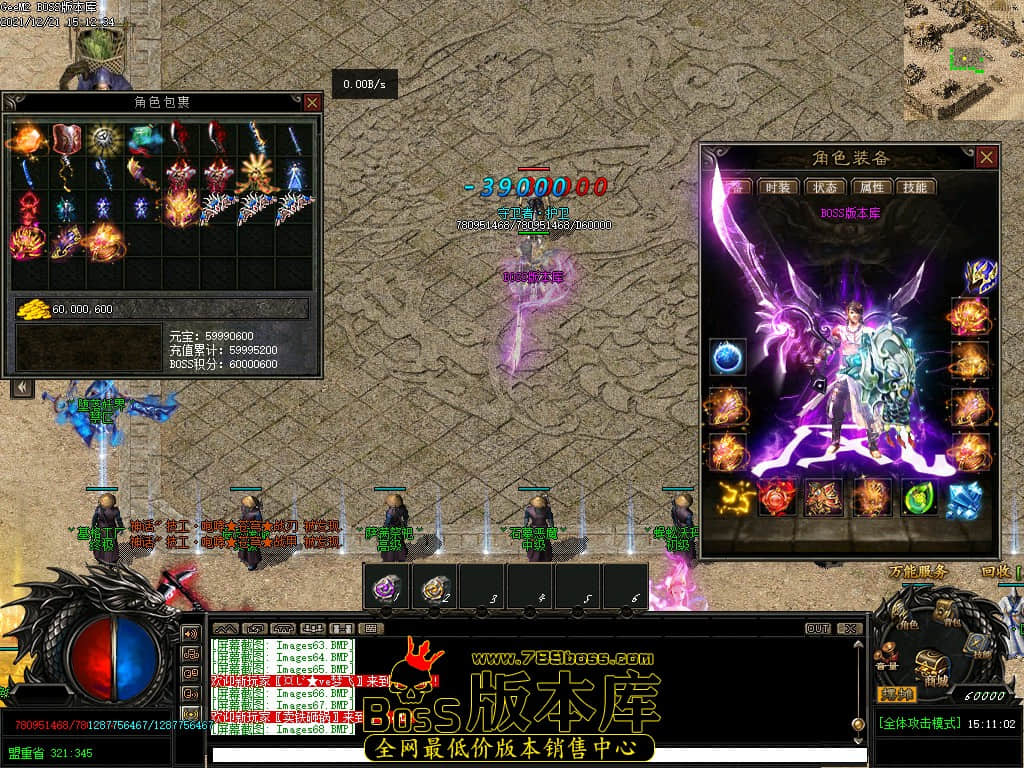
Task: Click the chat input field
Action: click(x=530, y=754)
